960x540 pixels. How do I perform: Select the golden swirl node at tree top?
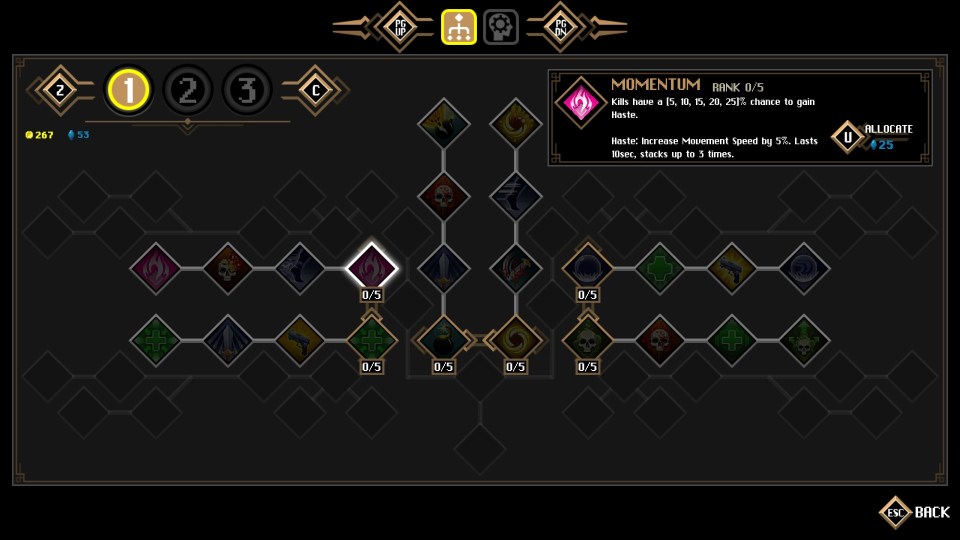[x=516, y=124]
